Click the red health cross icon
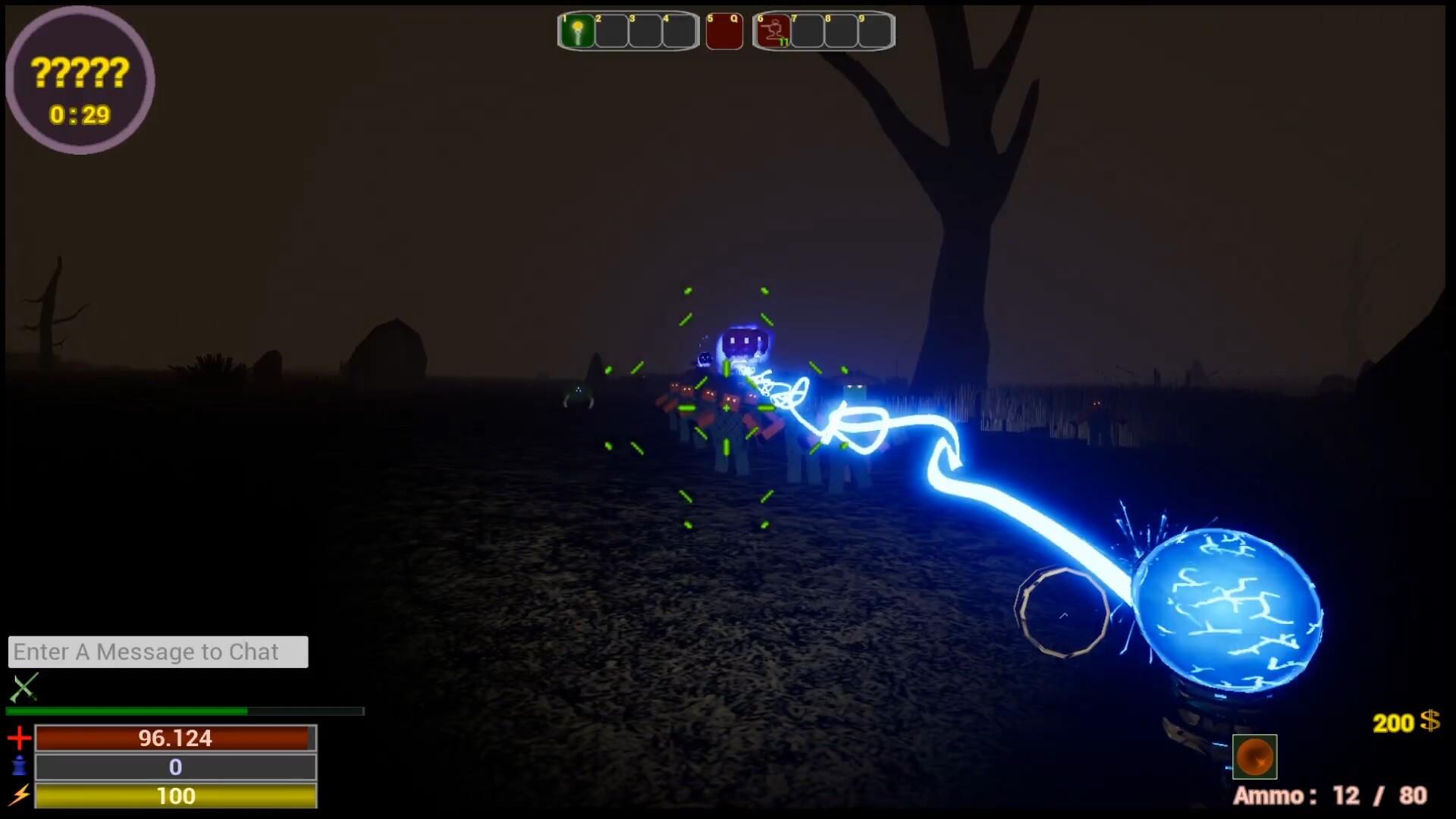This screenshot has width=1456, height=819. (19, 737)
